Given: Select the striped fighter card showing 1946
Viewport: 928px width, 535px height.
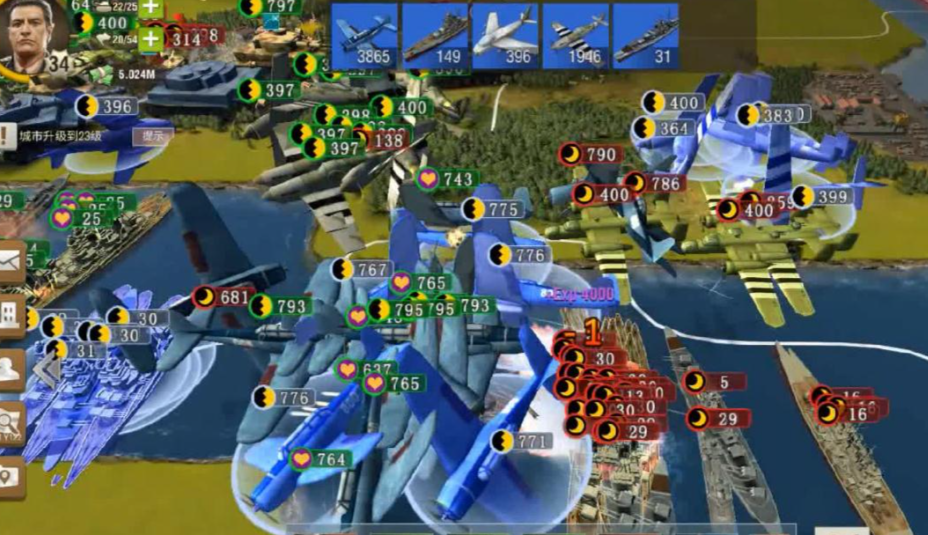Looking at the screenshot, I should pyautogui.click(x=575, y=35).
